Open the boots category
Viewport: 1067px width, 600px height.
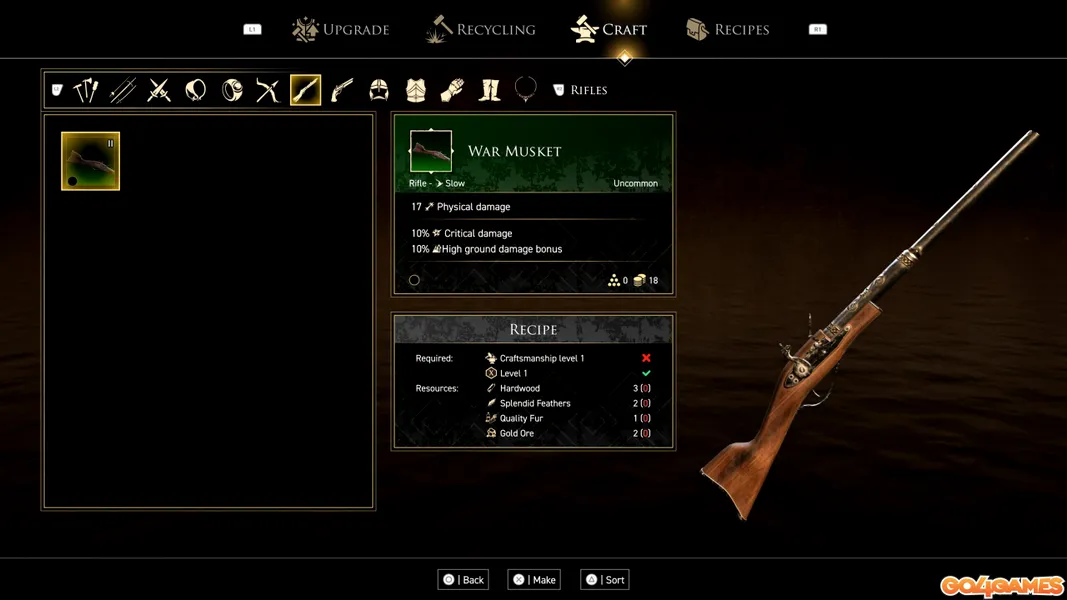click(489, 91)
